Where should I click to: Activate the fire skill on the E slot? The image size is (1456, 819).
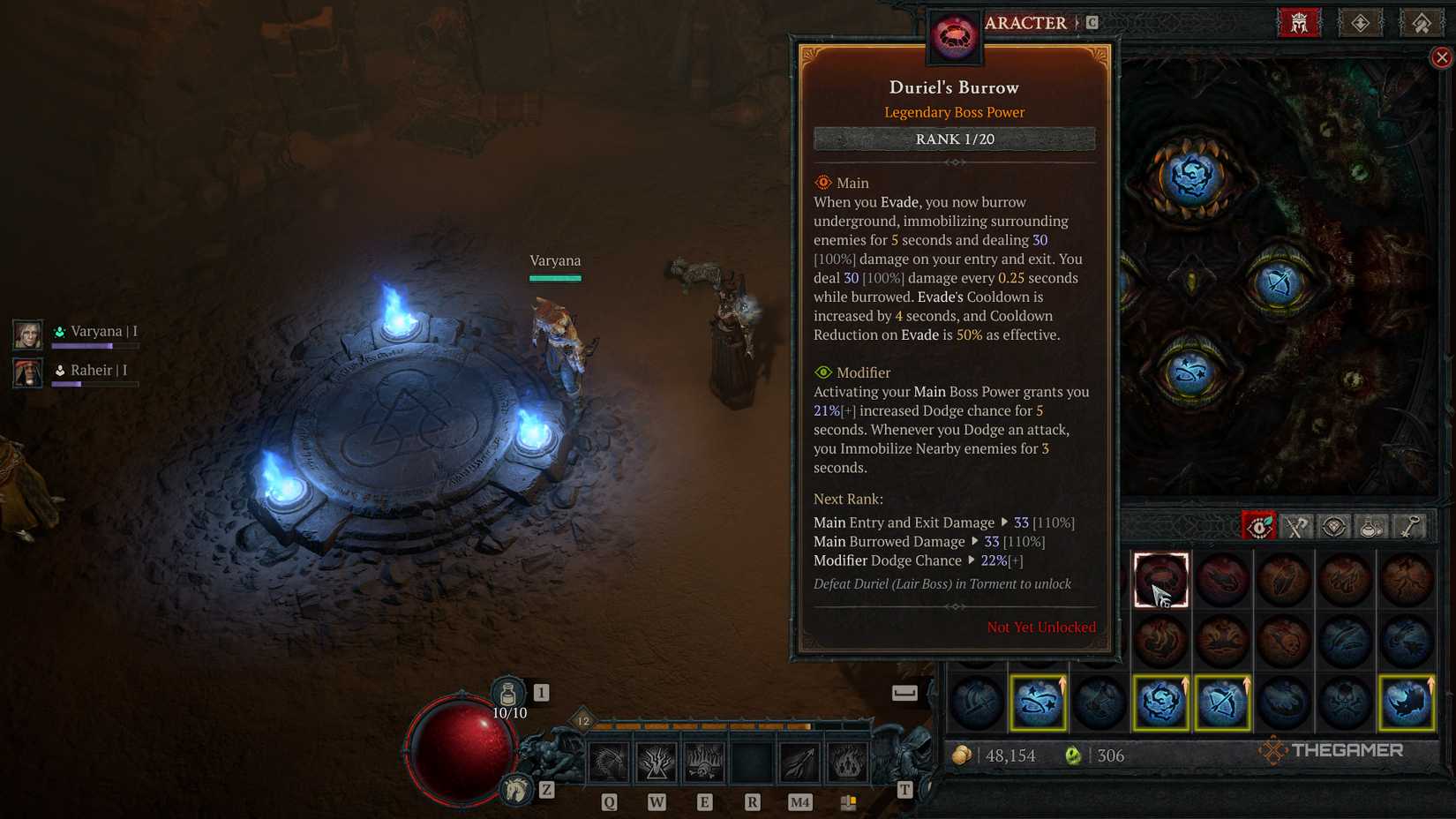(x=702, y=761)
